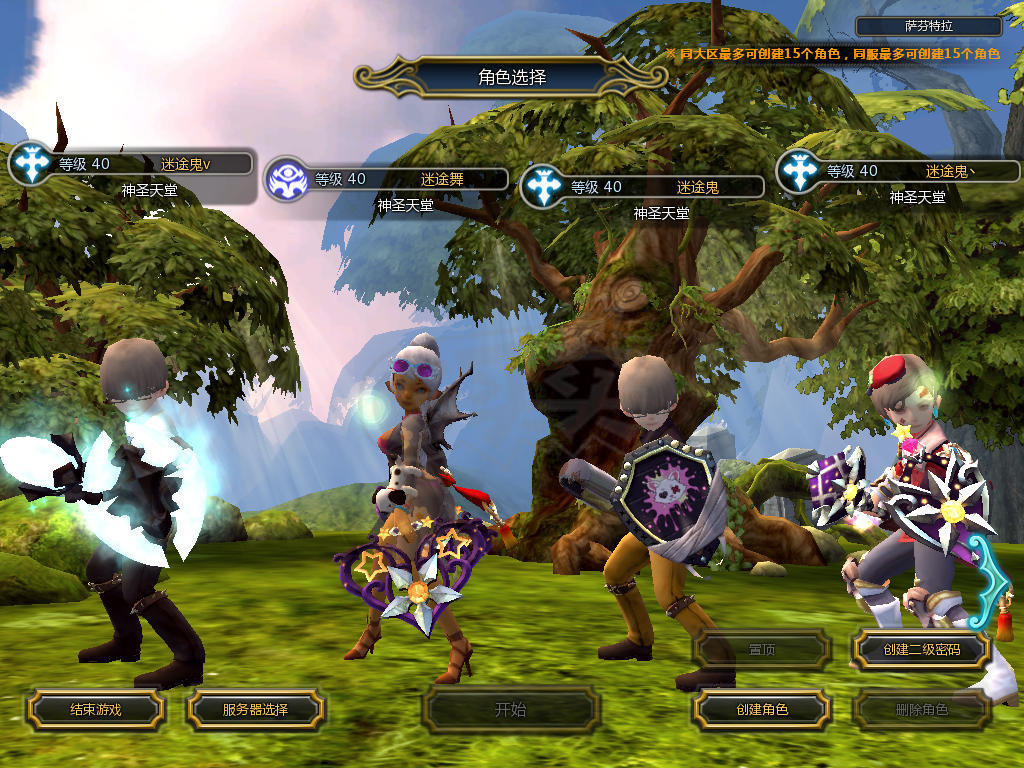Click the 删除角色 delete button
The height and width of the screenshot is (768, 1024).
(921, 710)
